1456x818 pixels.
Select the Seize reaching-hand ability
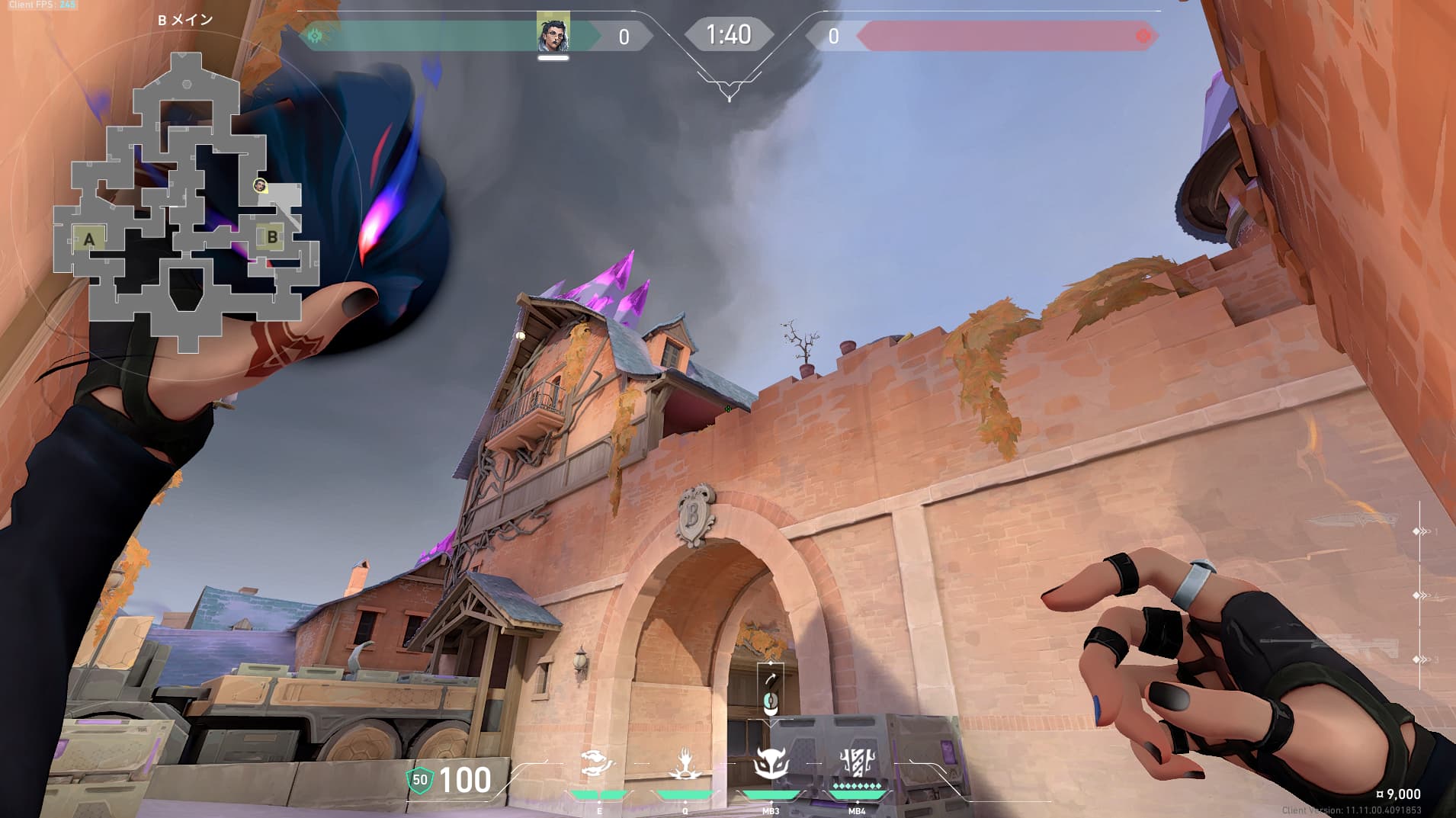[685, 763]
